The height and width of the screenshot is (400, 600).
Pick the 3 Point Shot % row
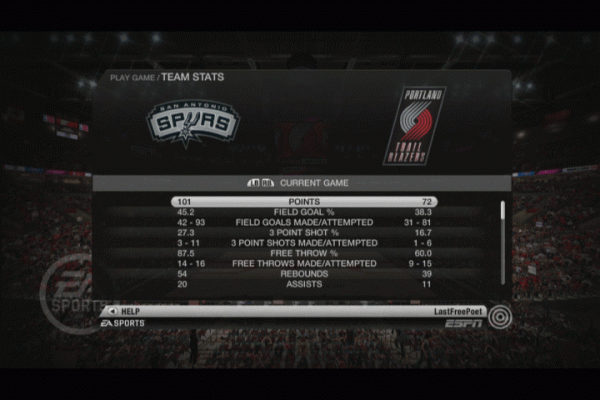pos(303,233)
